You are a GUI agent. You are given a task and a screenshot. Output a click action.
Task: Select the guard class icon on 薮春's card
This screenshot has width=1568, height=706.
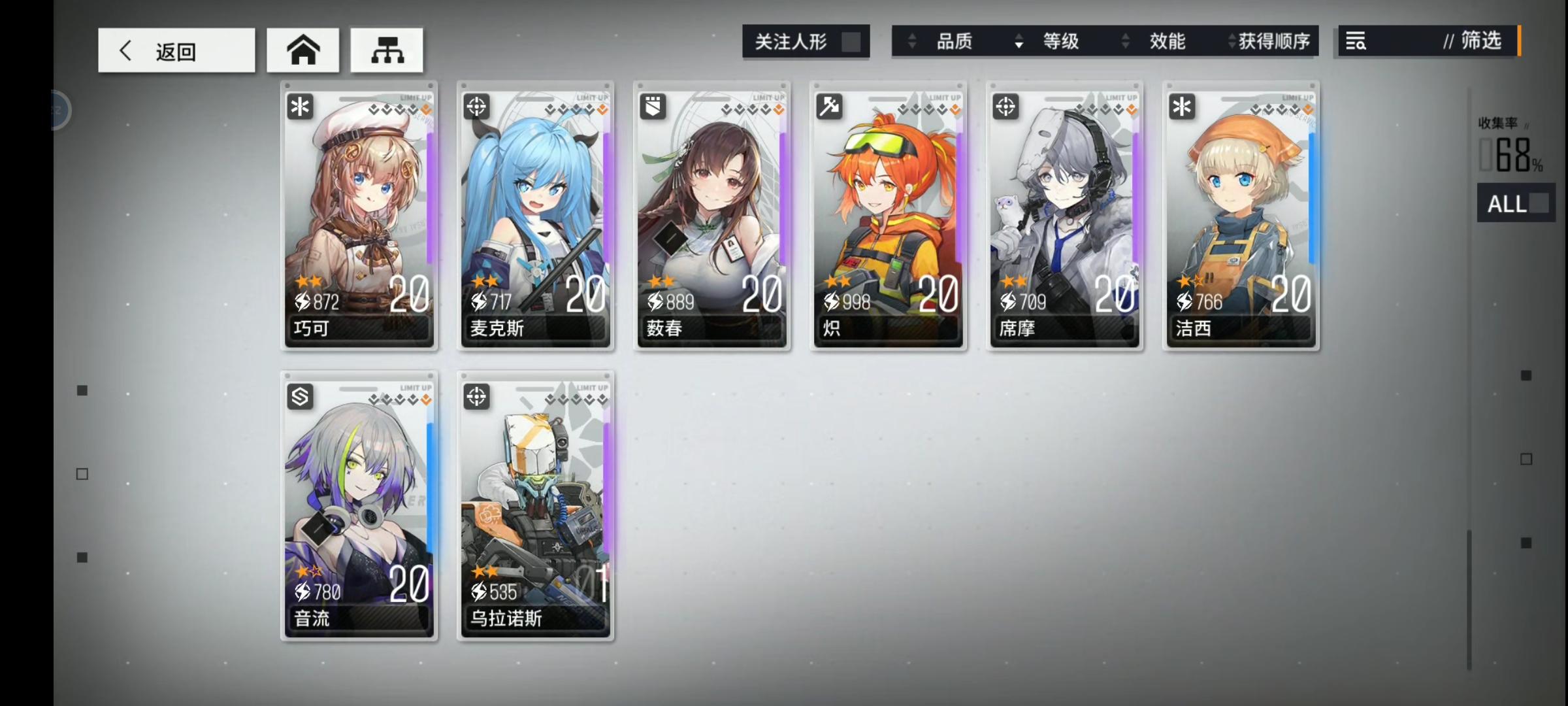pos(652,107)
